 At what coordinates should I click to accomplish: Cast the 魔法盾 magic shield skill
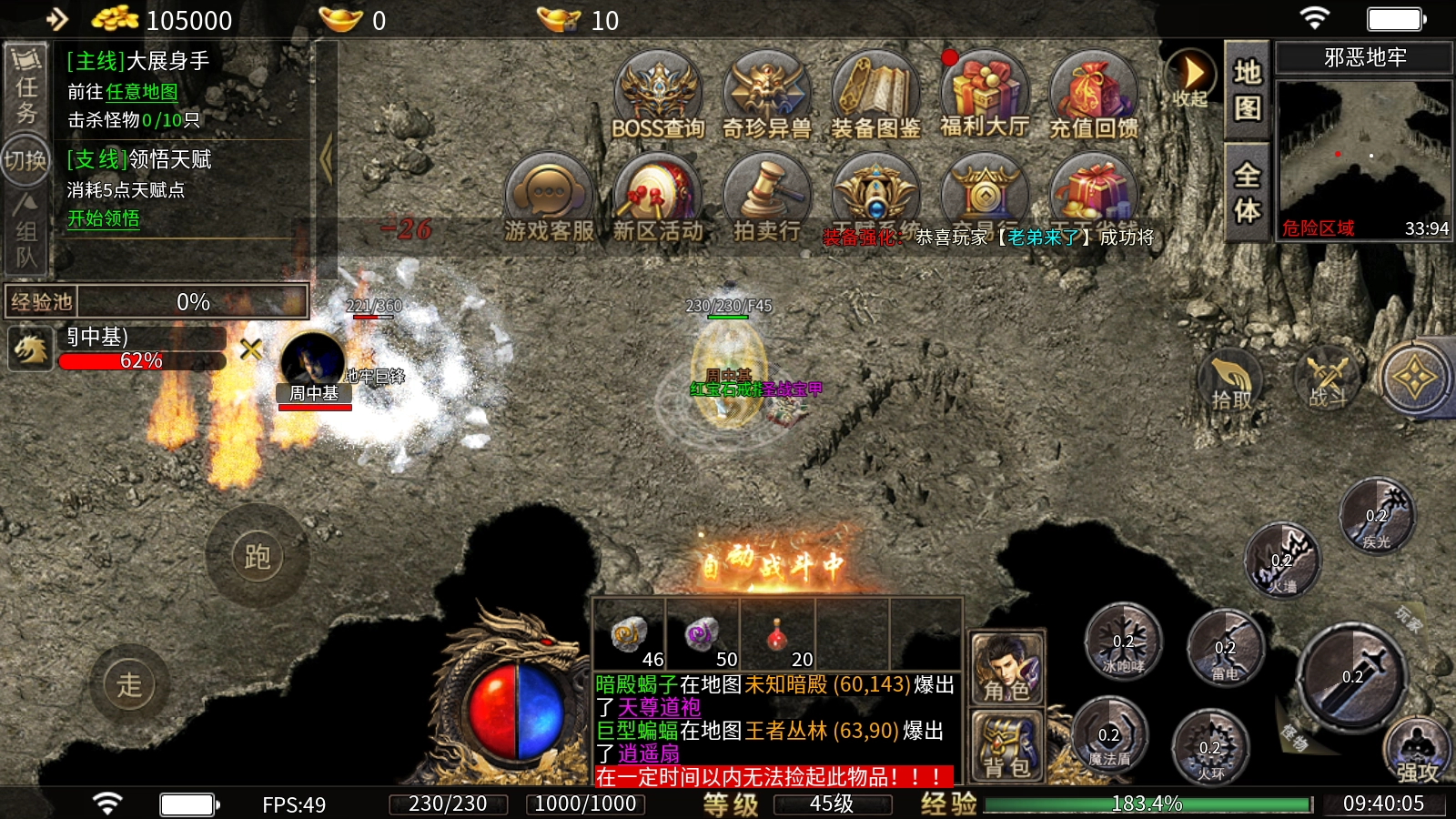[x=1109, y=735]
